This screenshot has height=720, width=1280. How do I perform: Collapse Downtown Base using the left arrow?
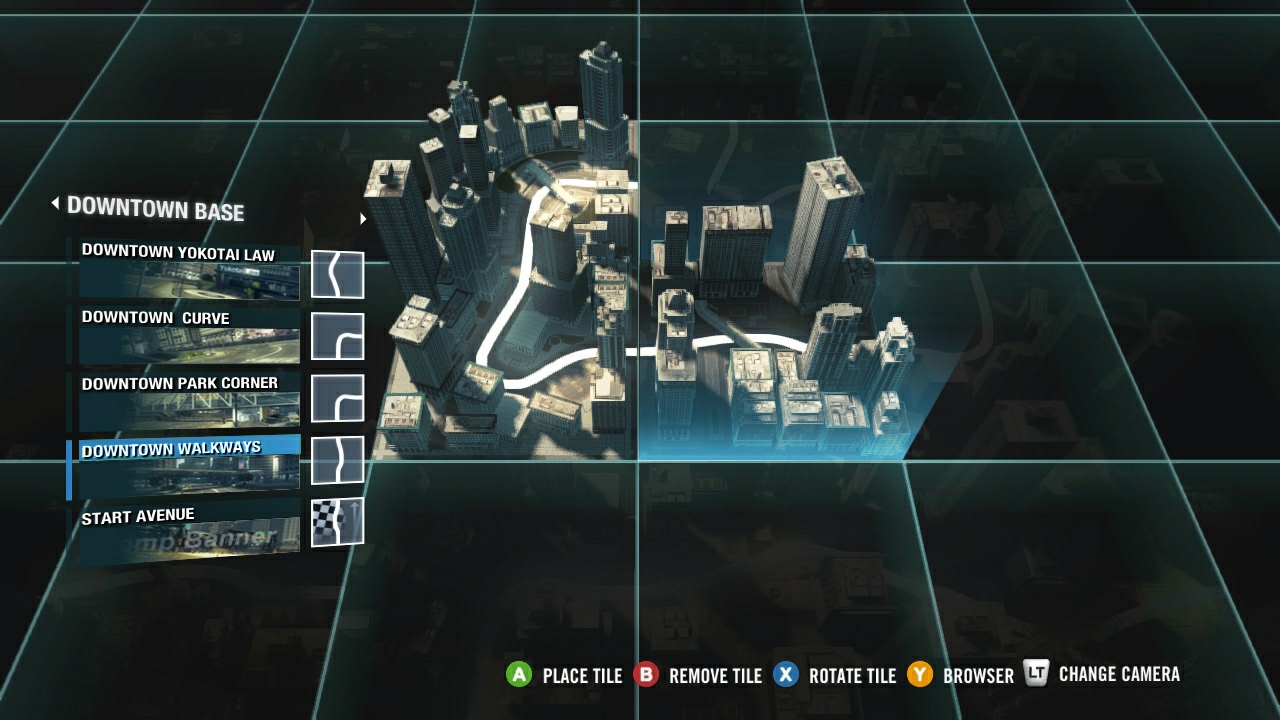point(55,205)
